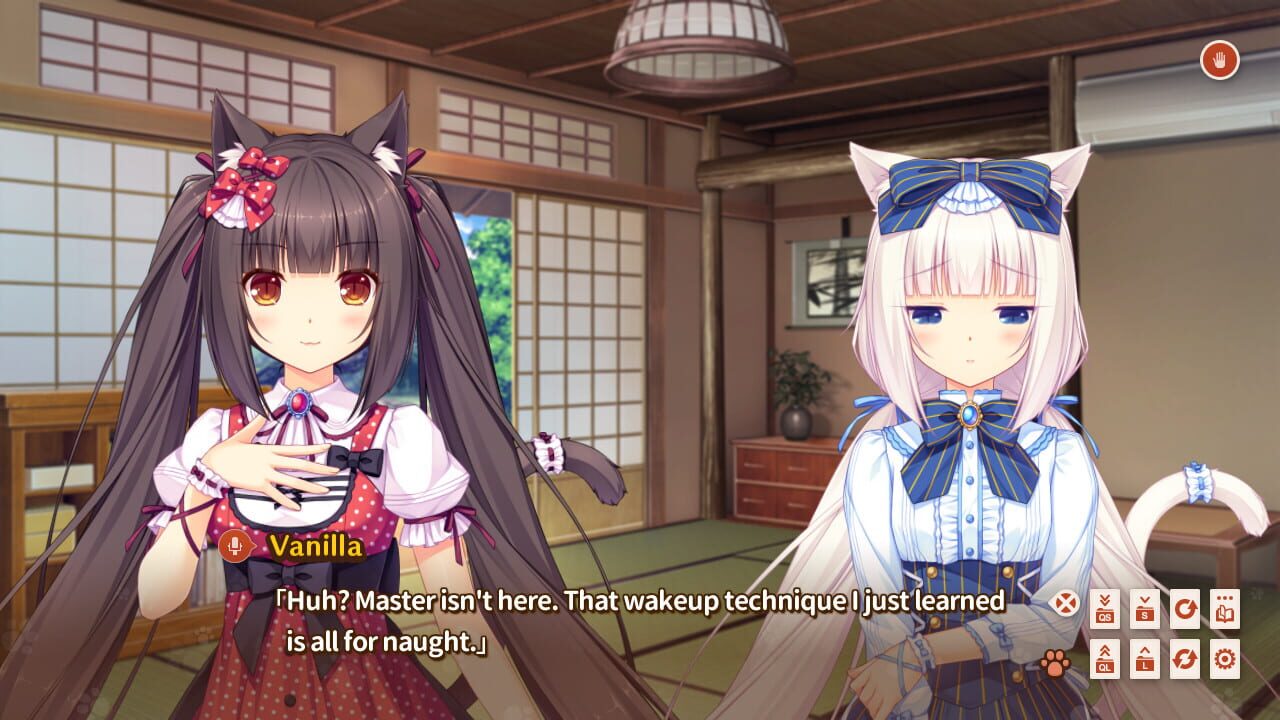Quick save using the QS icon
This screenshot has width=1280, height=720.
point(1105,608)
